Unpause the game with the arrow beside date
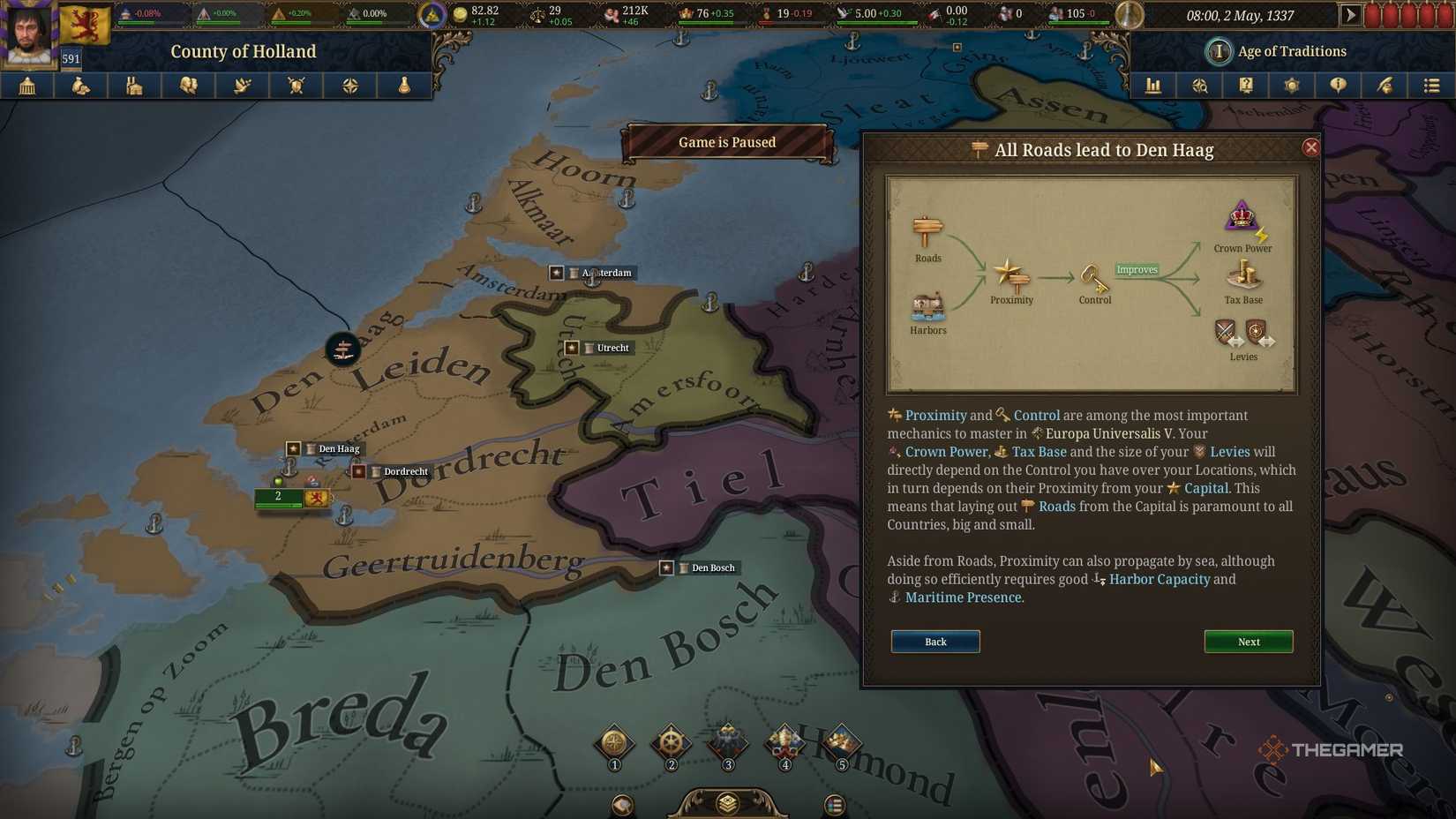Screen dimensions: 1456x819 (1350, 14)
